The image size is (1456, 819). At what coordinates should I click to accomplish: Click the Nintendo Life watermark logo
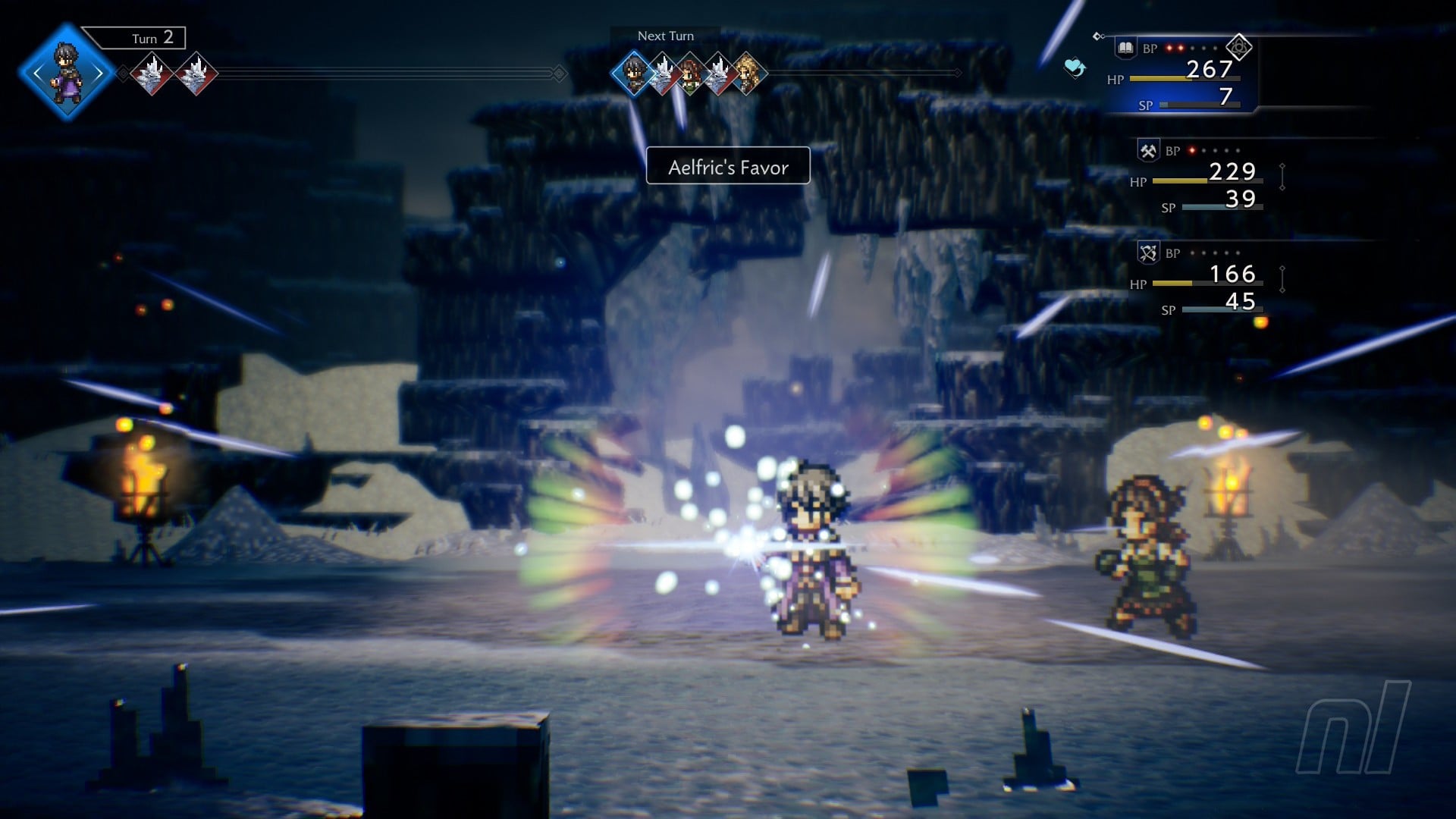tap(1354, 728)
